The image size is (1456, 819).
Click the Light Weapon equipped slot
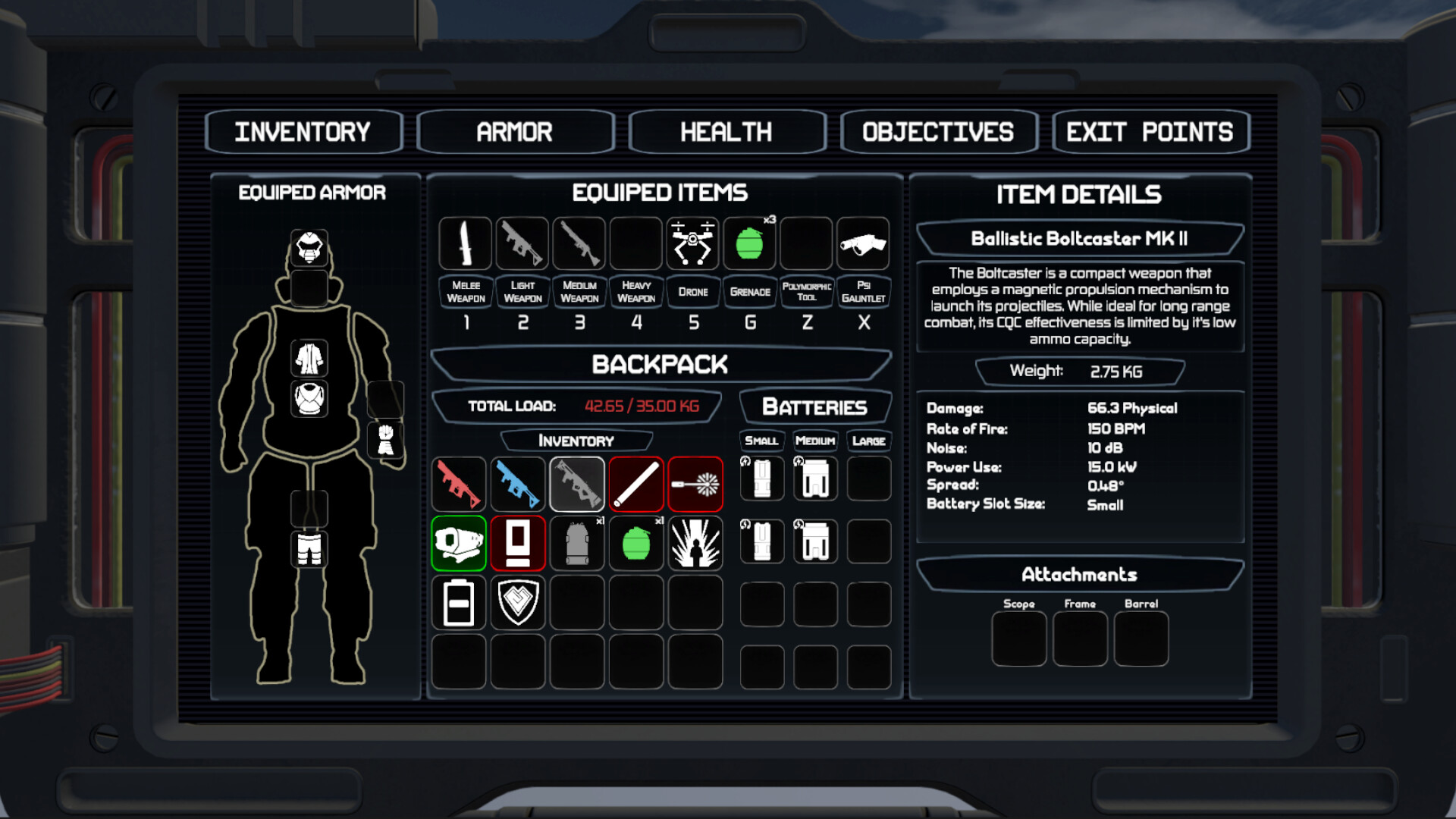pyautogui.click(x=522, y=243)
